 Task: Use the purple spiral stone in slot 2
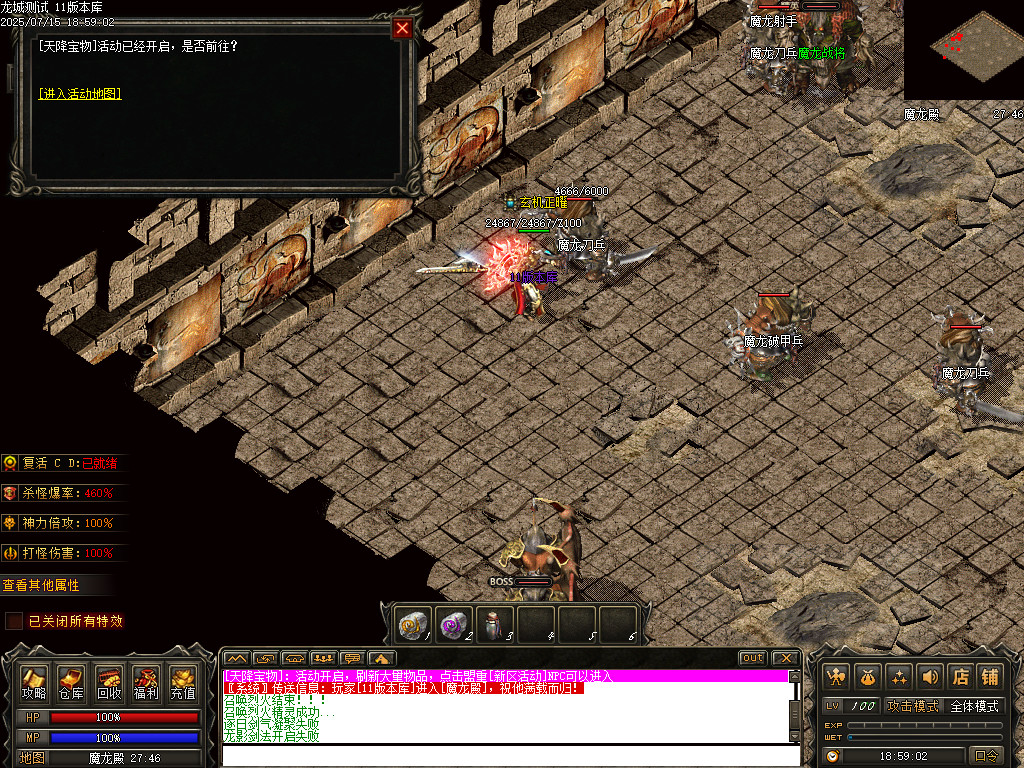(454, 623)
